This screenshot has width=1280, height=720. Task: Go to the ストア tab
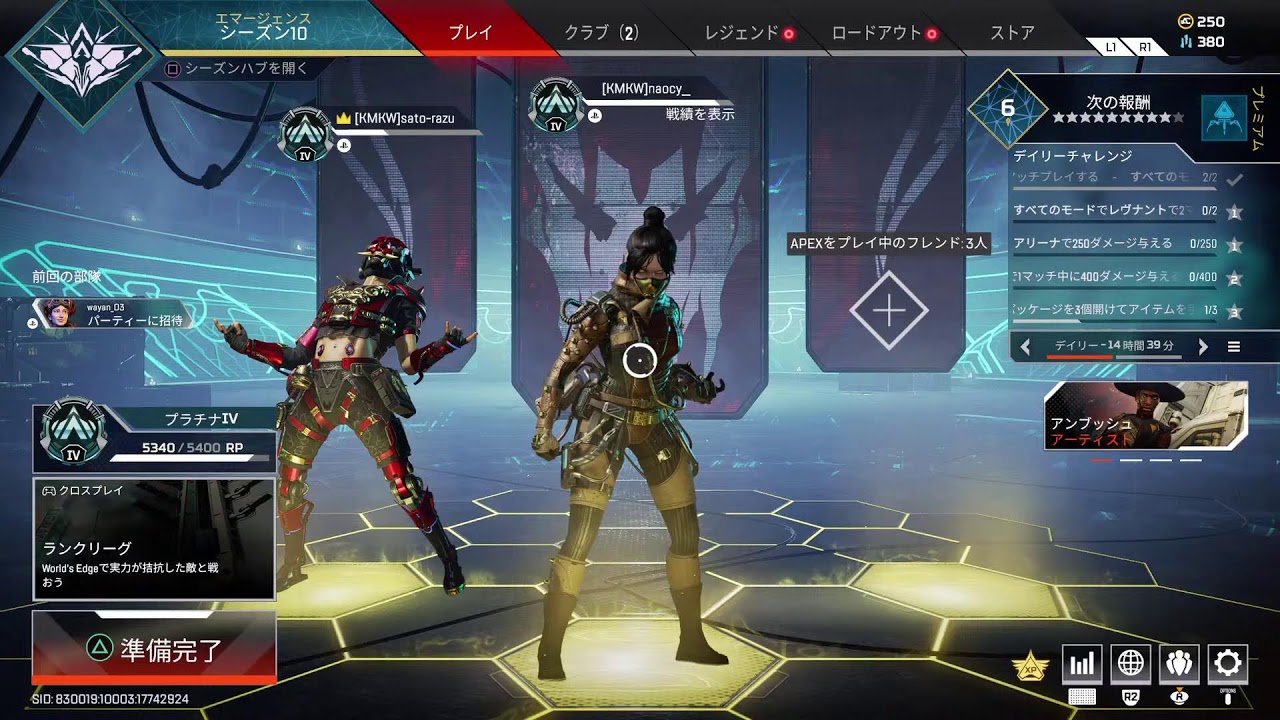pos(1012,32)
